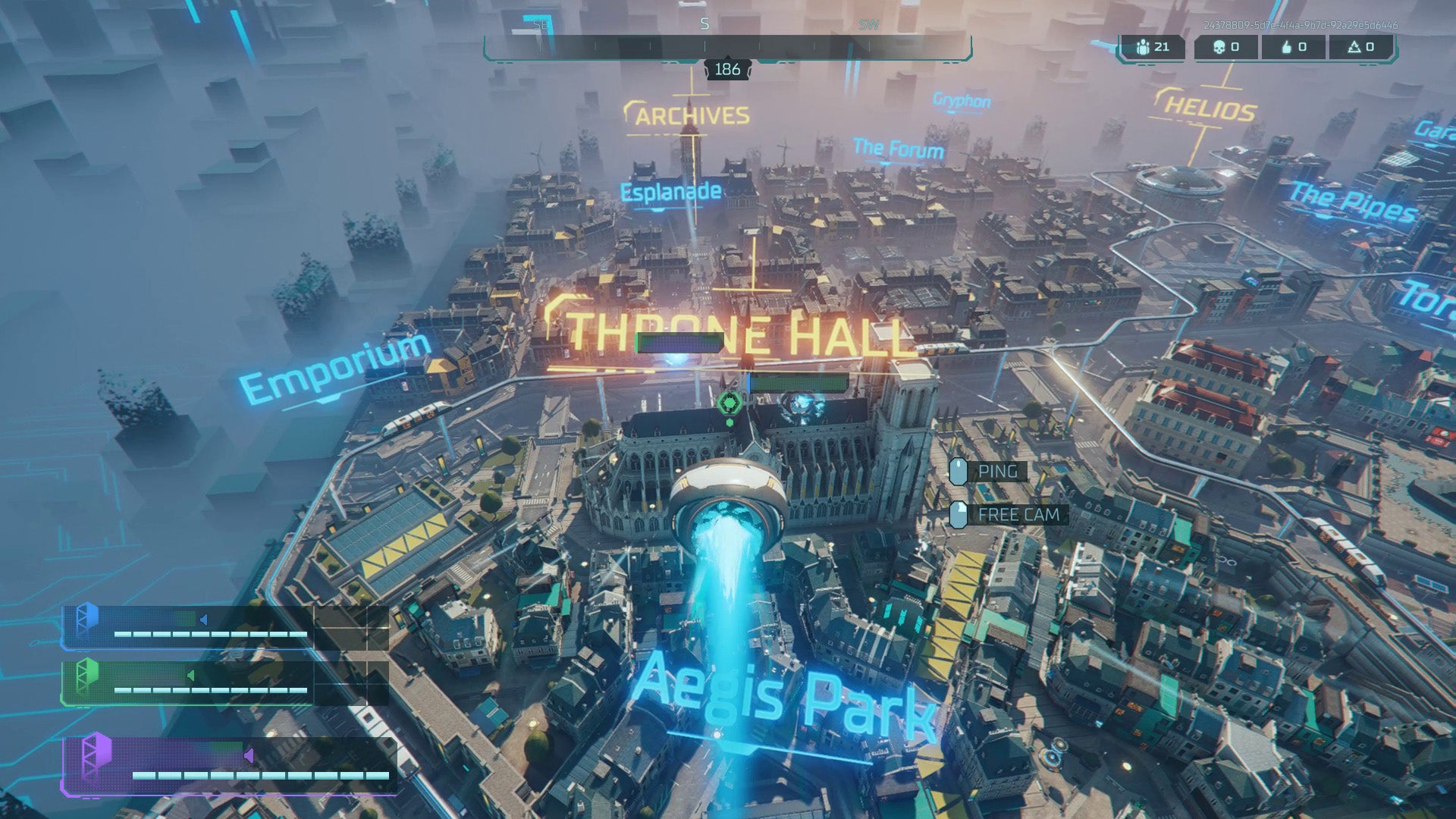Click the mouse icon beside FREE CAM
Viewport: 1456px width, 819px height.
[960, 514]
